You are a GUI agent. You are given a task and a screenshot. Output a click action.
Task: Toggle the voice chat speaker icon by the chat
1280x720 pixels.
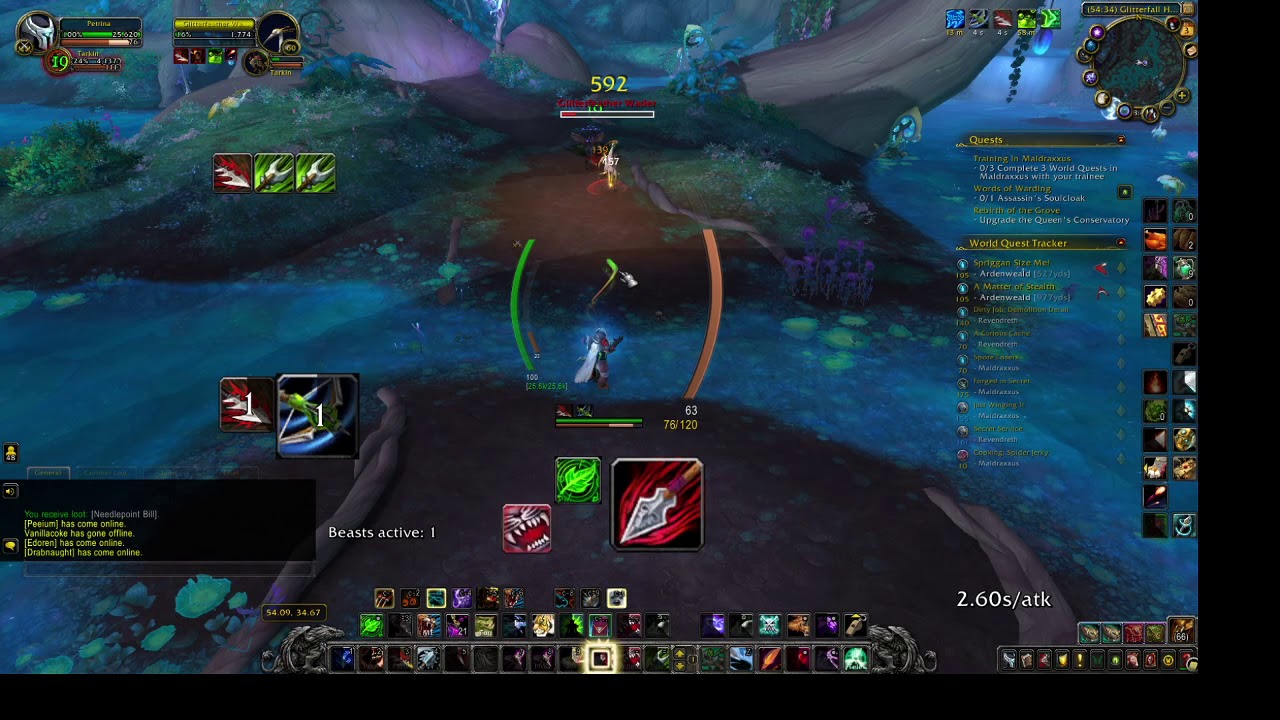click(x=10, y=491)
